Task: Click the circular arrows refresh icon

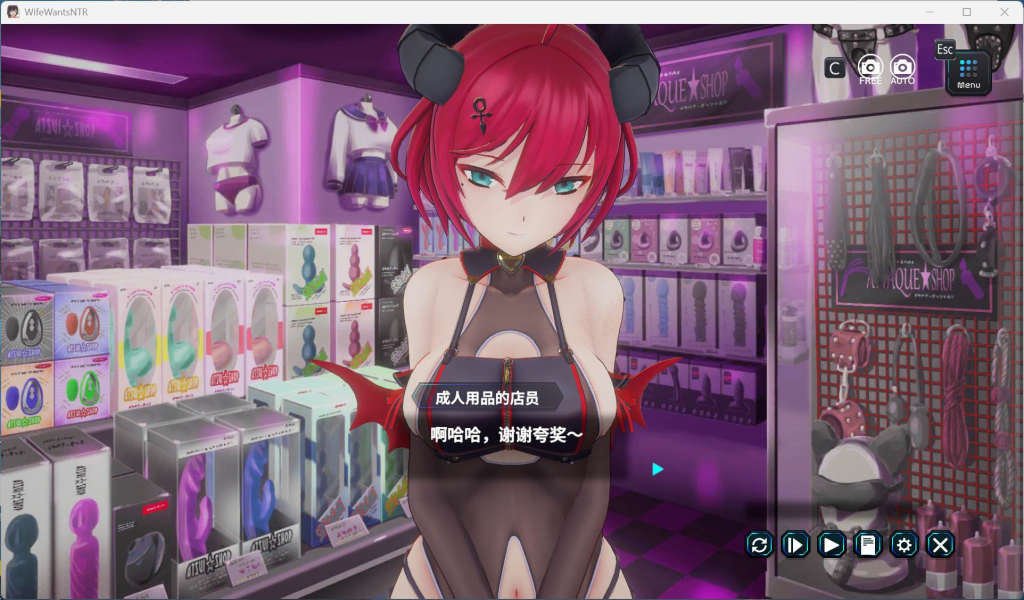Action: pos(760,544)
